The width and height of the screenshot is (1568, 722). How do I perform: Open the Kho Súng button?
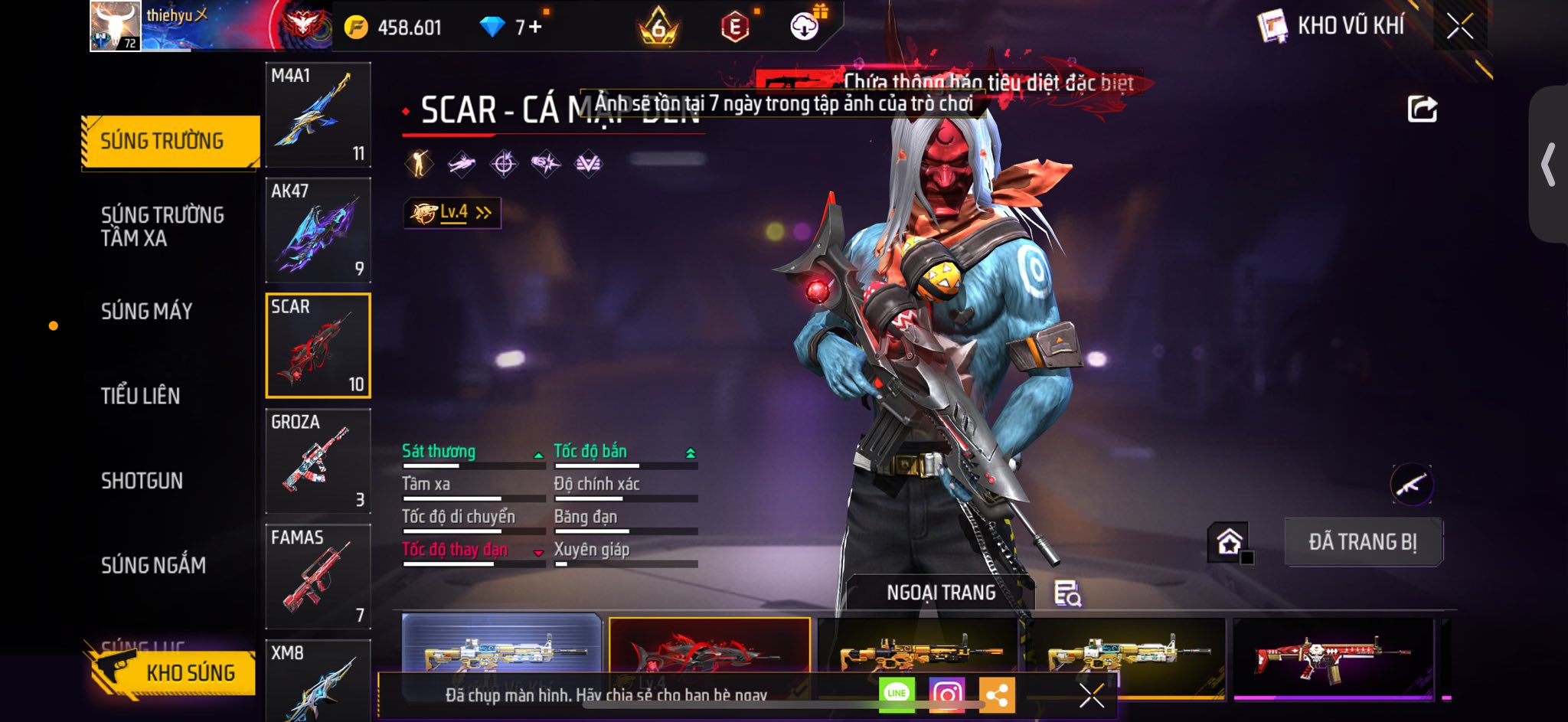[x=171, y=672]
